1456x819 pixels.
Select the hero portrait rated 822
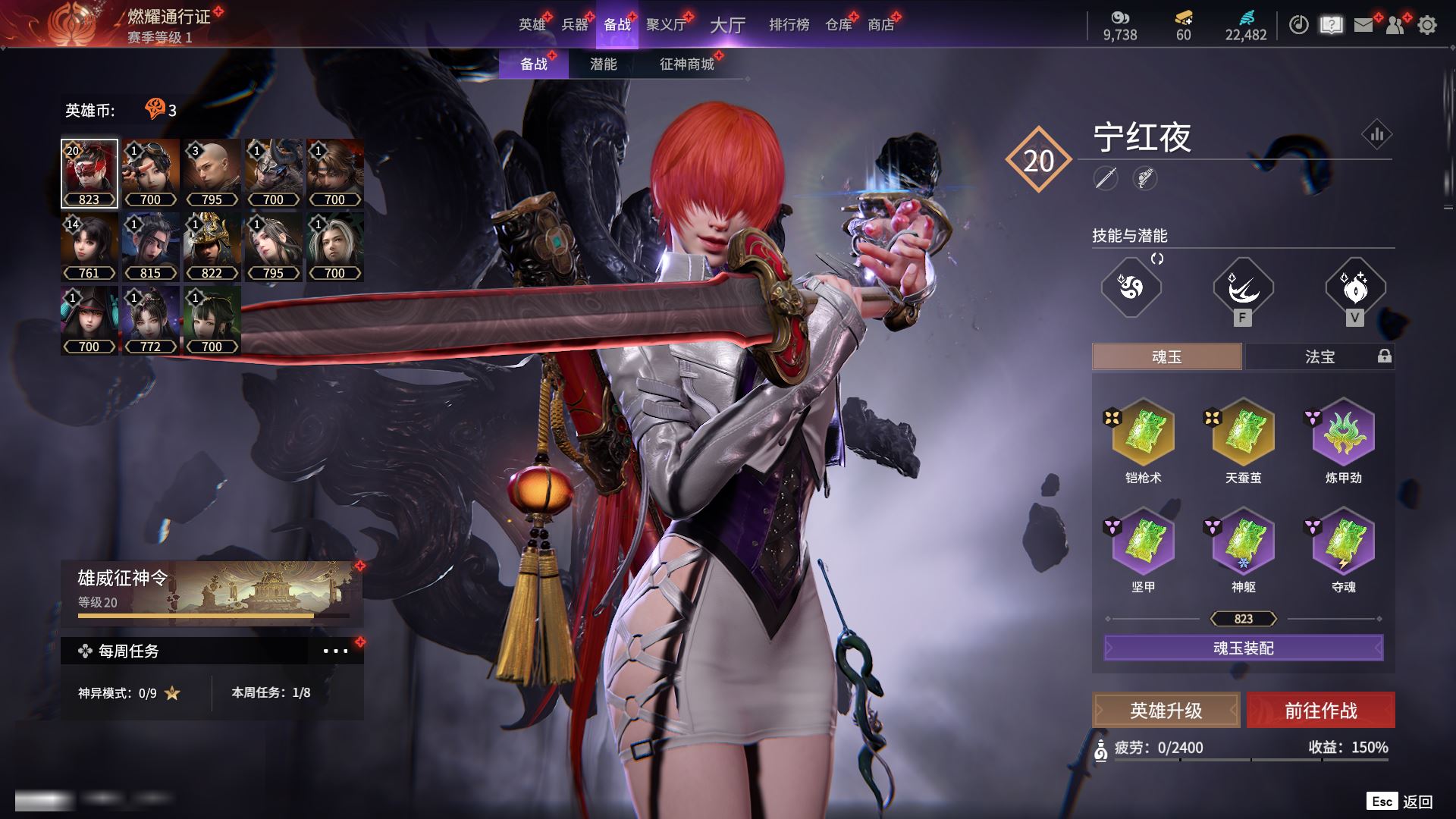pyautogui.click(x=212, y=247)
